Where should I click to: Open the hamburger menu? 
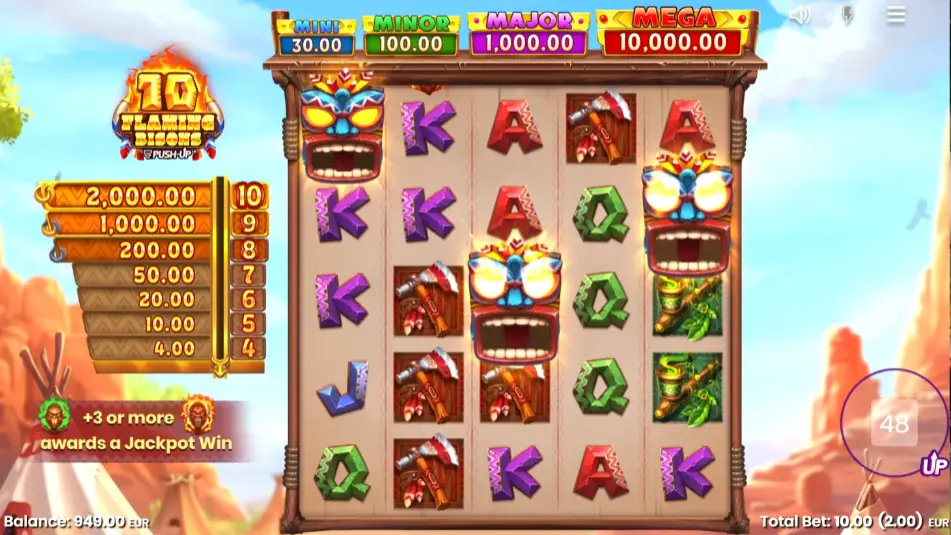[x=896, y=15]
